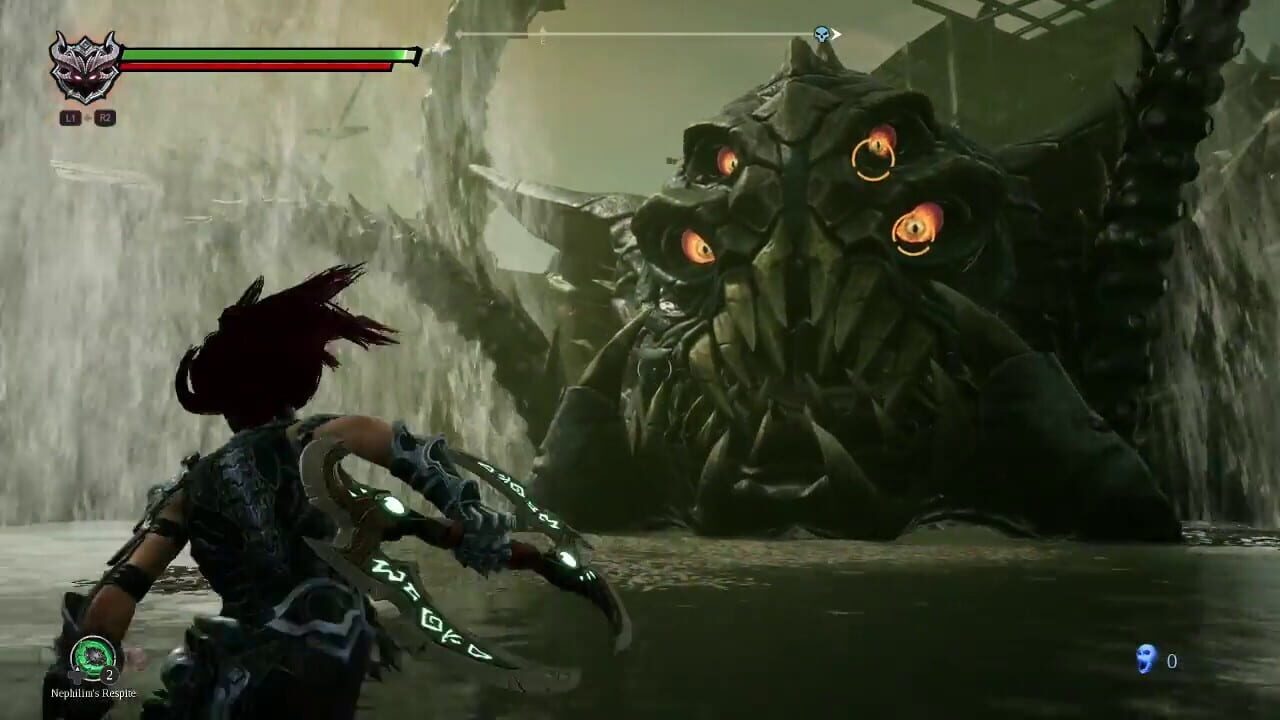Expand the arrow cap at the health bar's end

[416, 56]
